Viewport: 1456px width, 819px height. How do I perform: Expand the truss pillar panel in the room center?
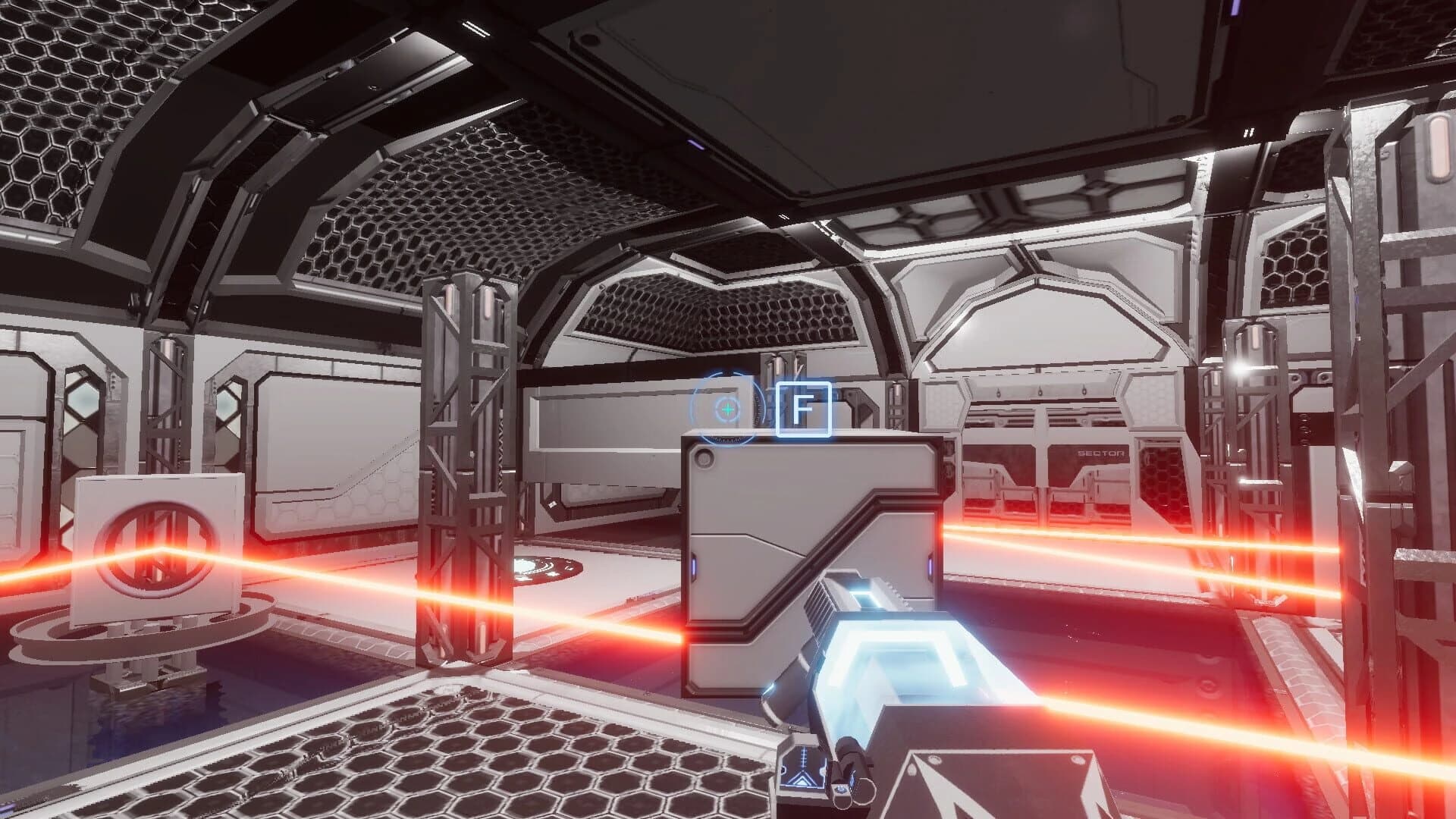pos(466,455)
